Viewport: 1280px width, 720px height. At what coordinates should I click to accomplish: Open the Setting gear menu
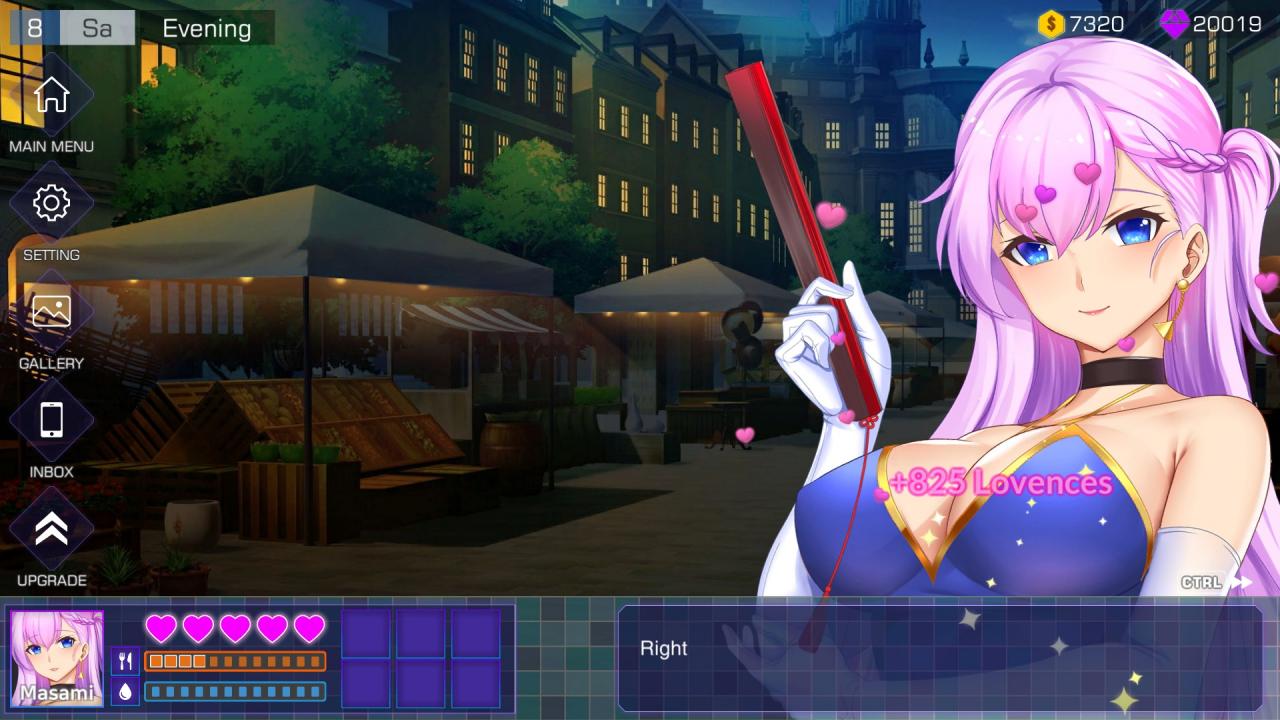point(51,204)
